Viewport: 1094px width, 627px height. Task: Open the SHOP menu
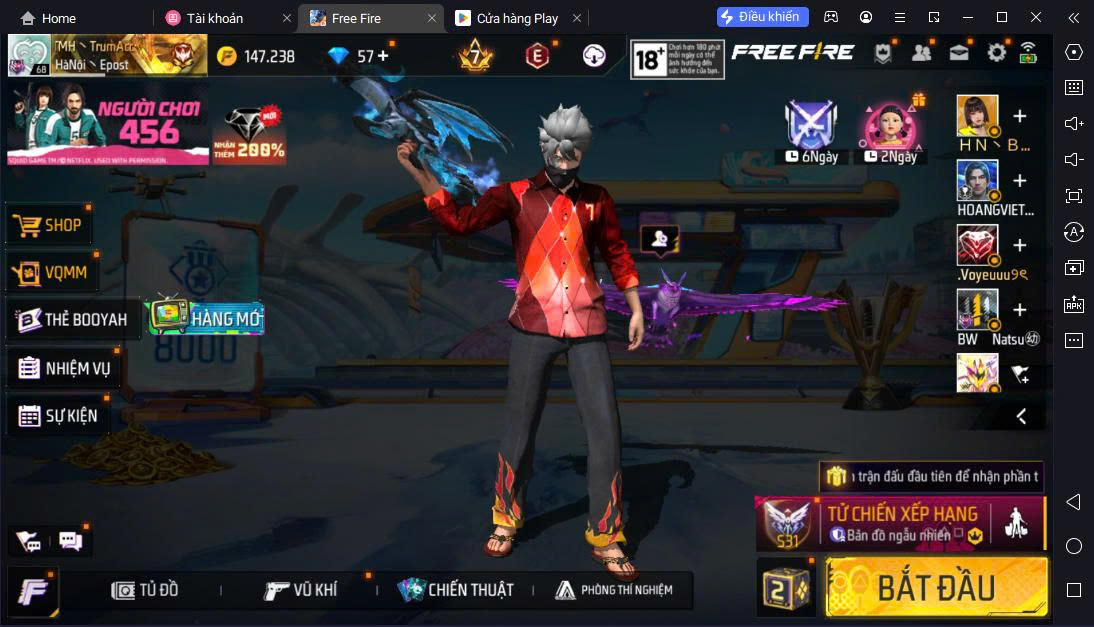coord(49,225)
